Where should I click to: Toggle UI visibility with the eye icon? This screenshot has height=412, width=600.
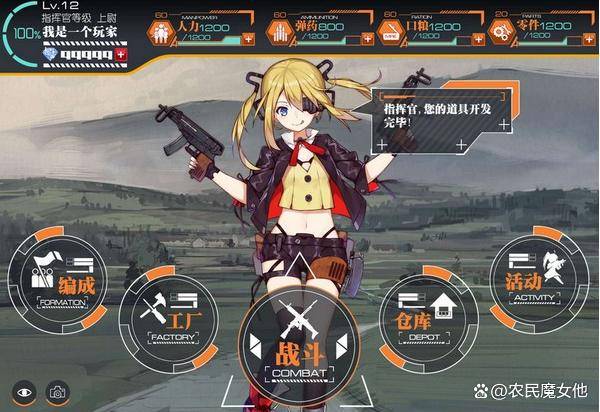24,392
